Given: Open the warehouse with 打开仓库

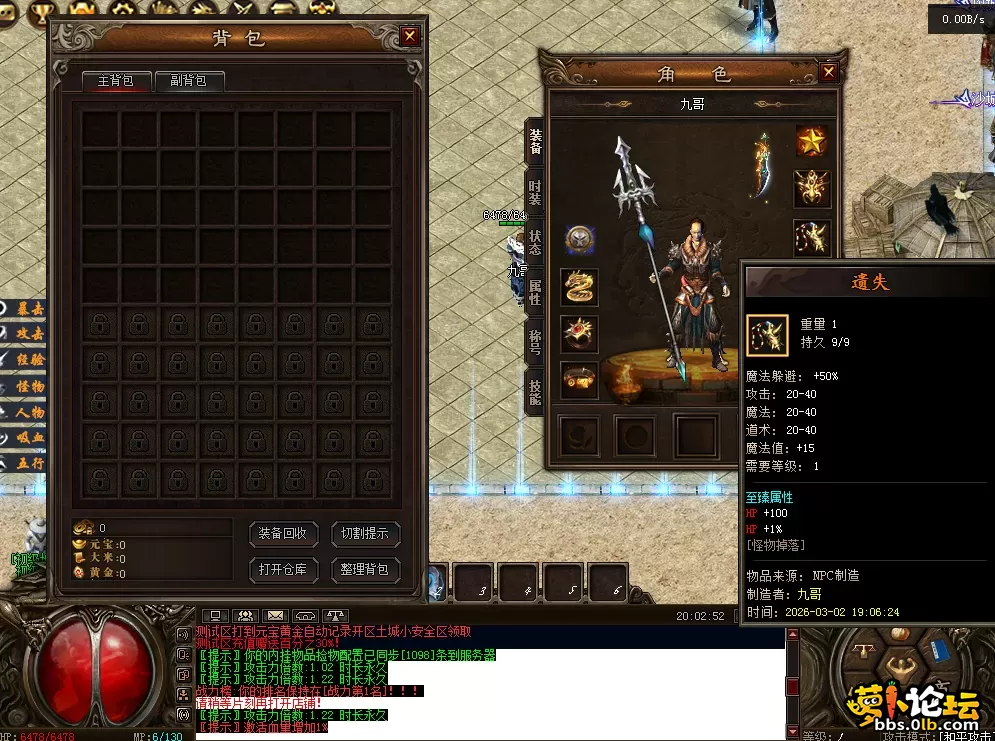Looking at the screenshot, I should coord(284,570).
